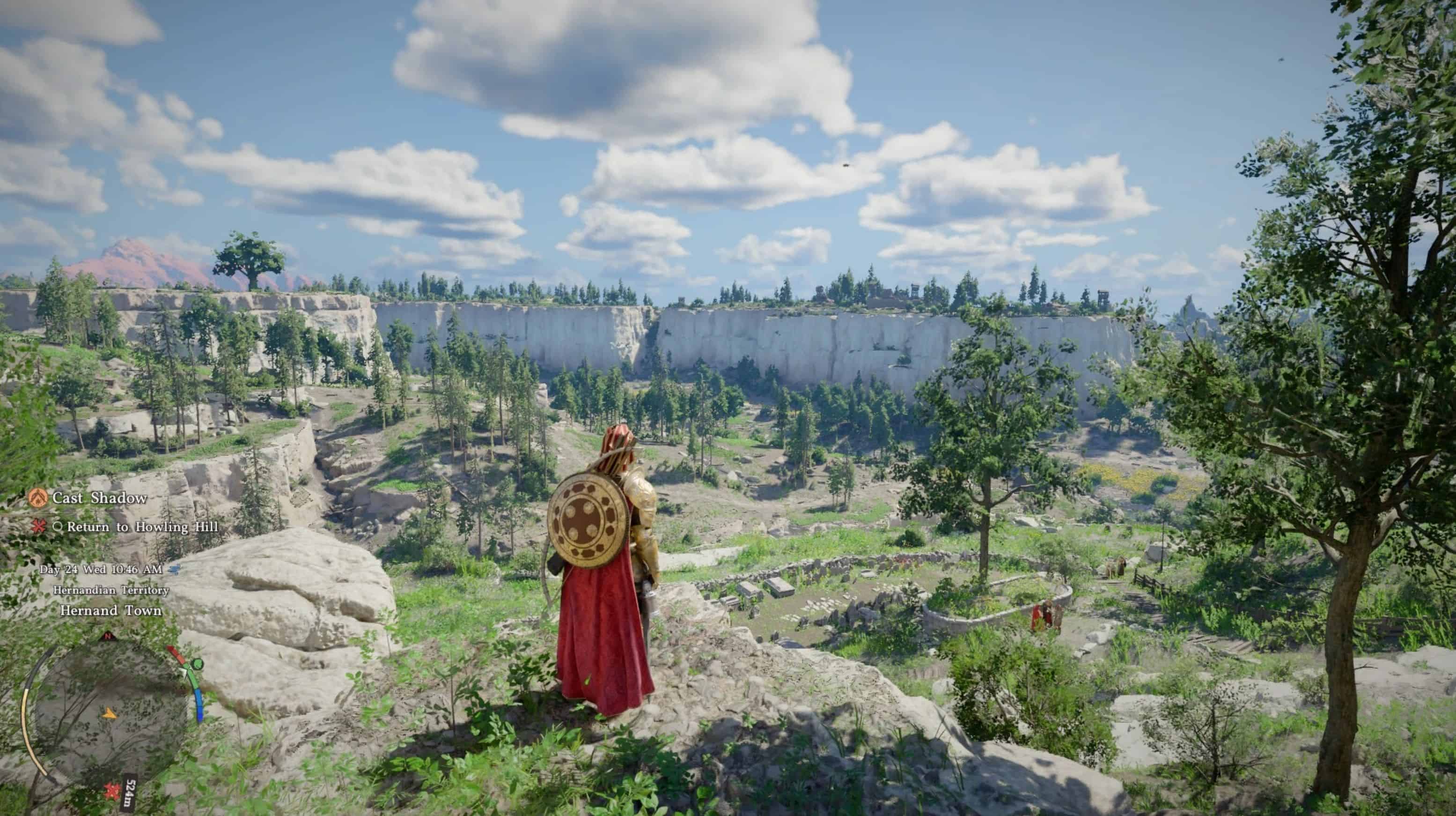Screen dimensions: 1456x816
Task: Select the green marker on the minimap rim
Action: tap(196, 664)
